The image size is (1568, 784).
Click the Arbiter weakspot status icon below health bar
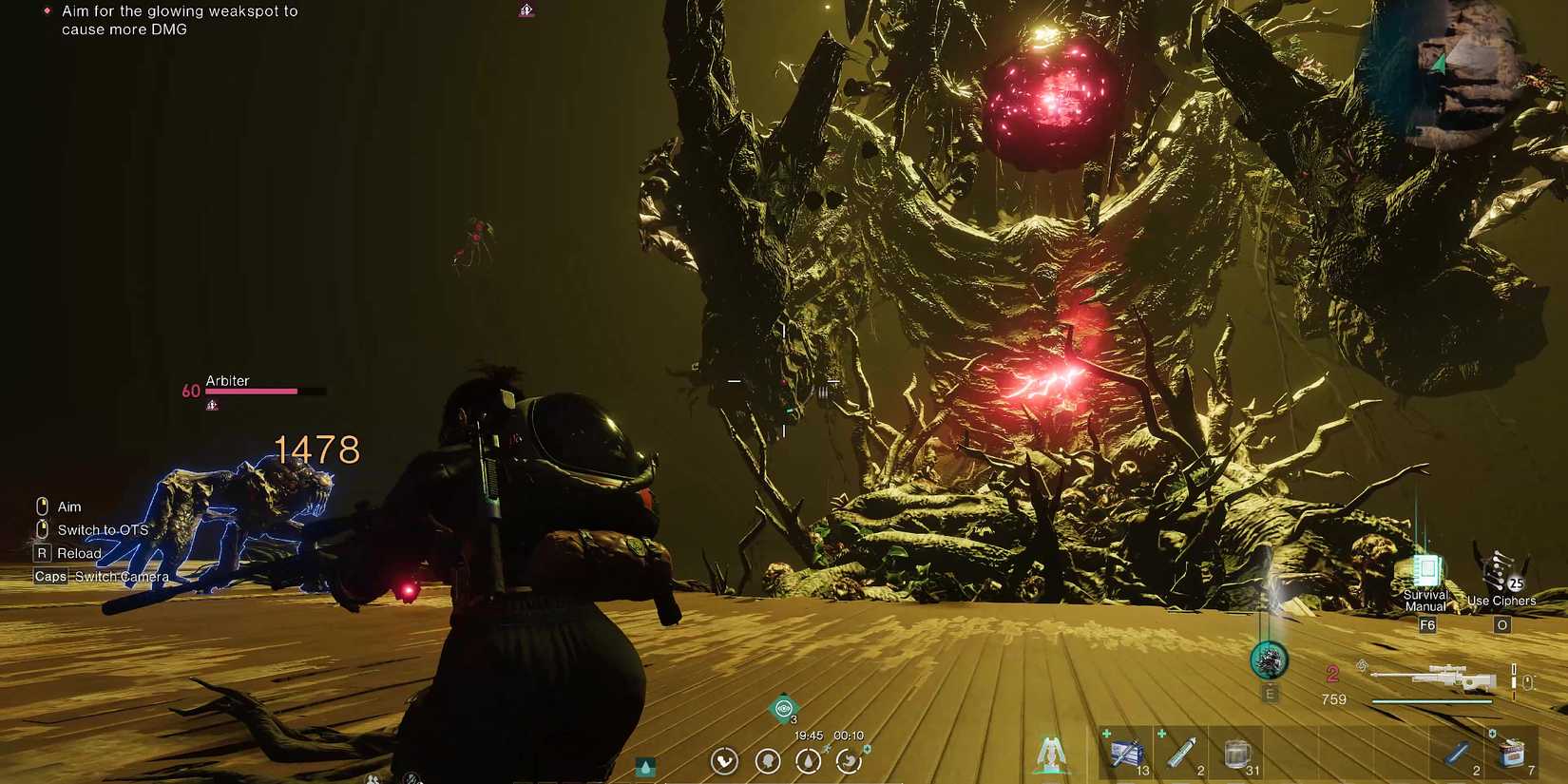coord(211,405)
